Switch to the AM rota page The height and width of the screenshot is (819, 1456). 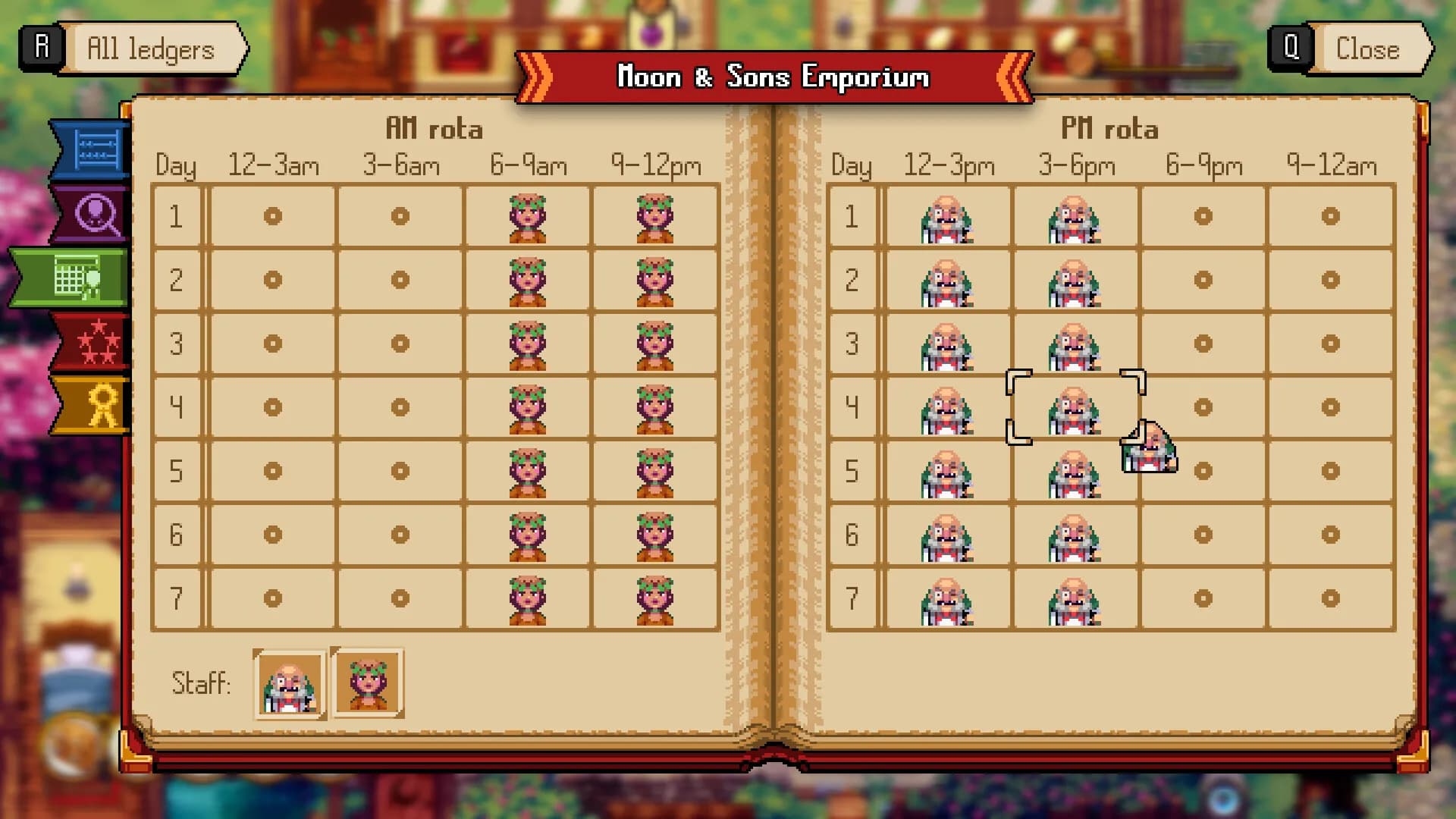coord(434,128)
